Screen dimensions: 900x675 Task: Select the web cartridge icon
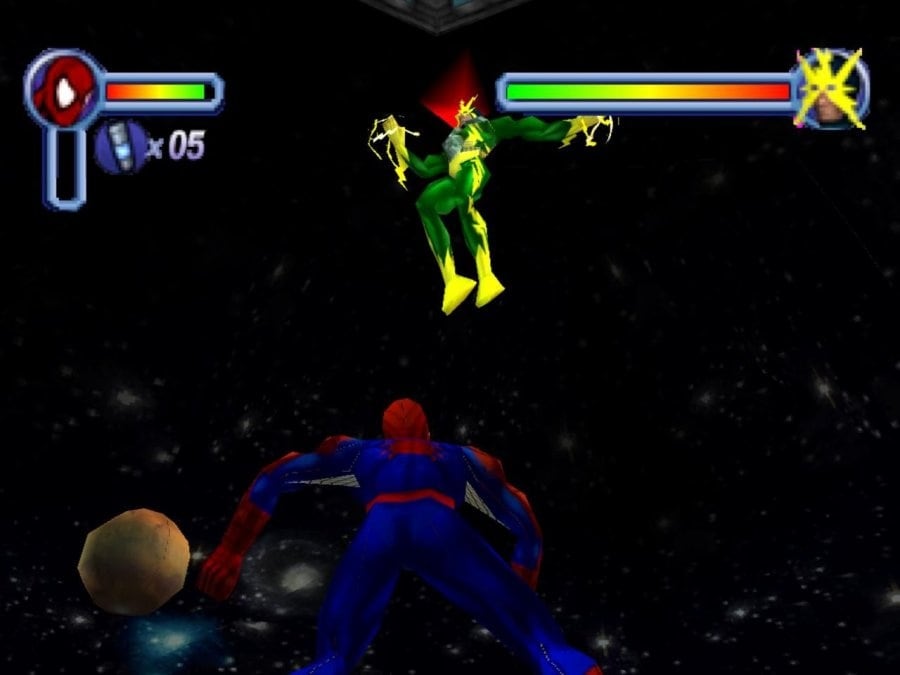point(119,146)
